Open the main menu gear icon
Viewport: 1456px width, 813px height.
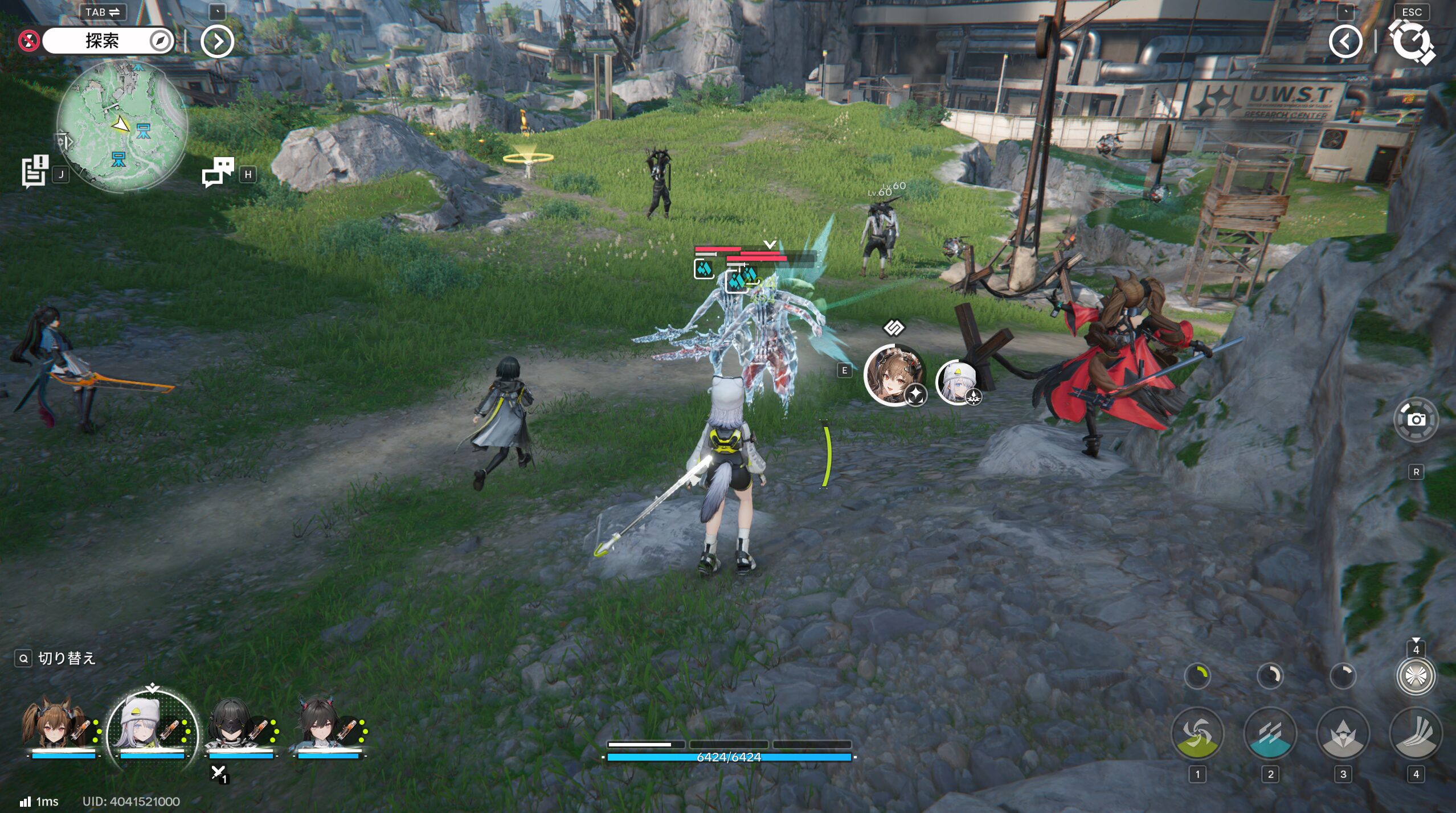1410,41
